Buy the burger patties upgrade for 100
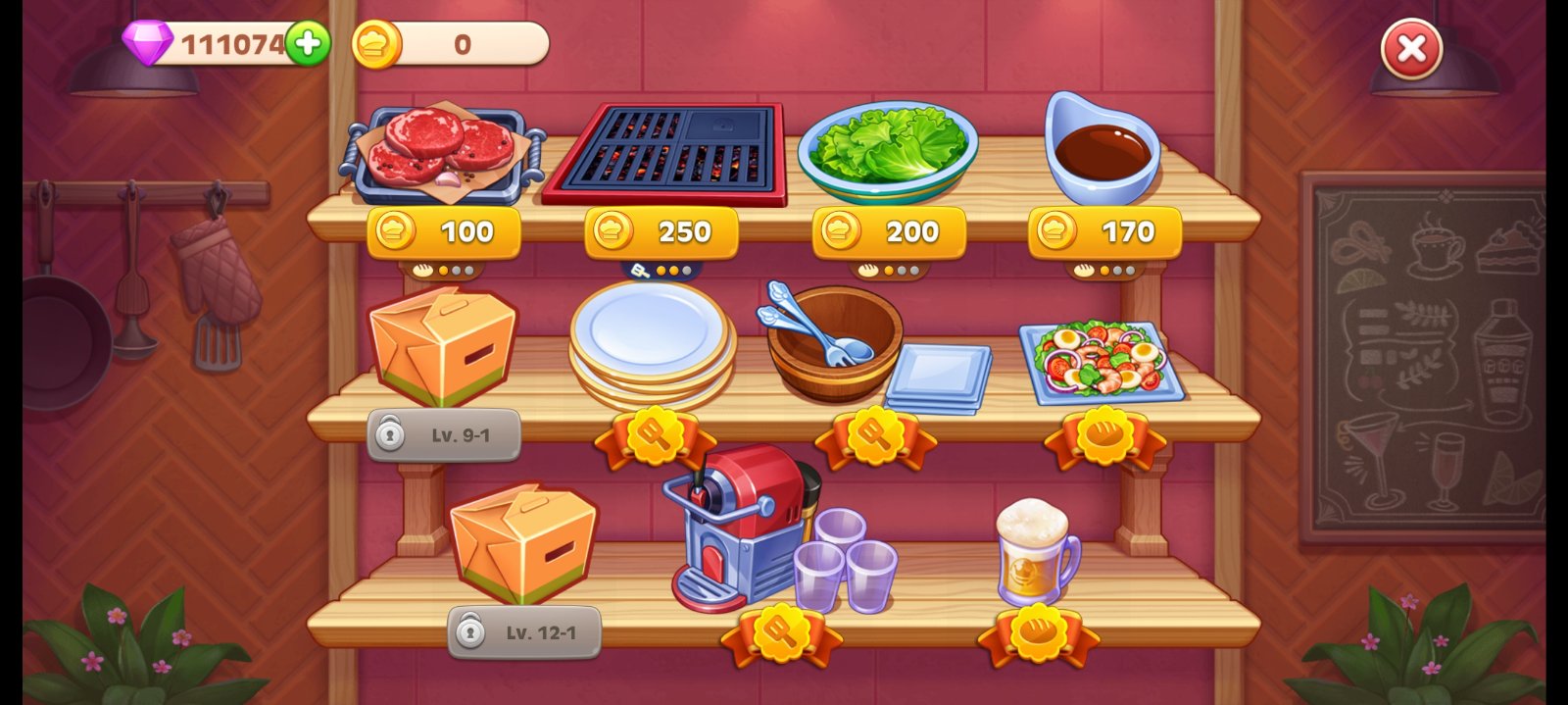This screenshot has height=705, width=1568. click(444, 232)
